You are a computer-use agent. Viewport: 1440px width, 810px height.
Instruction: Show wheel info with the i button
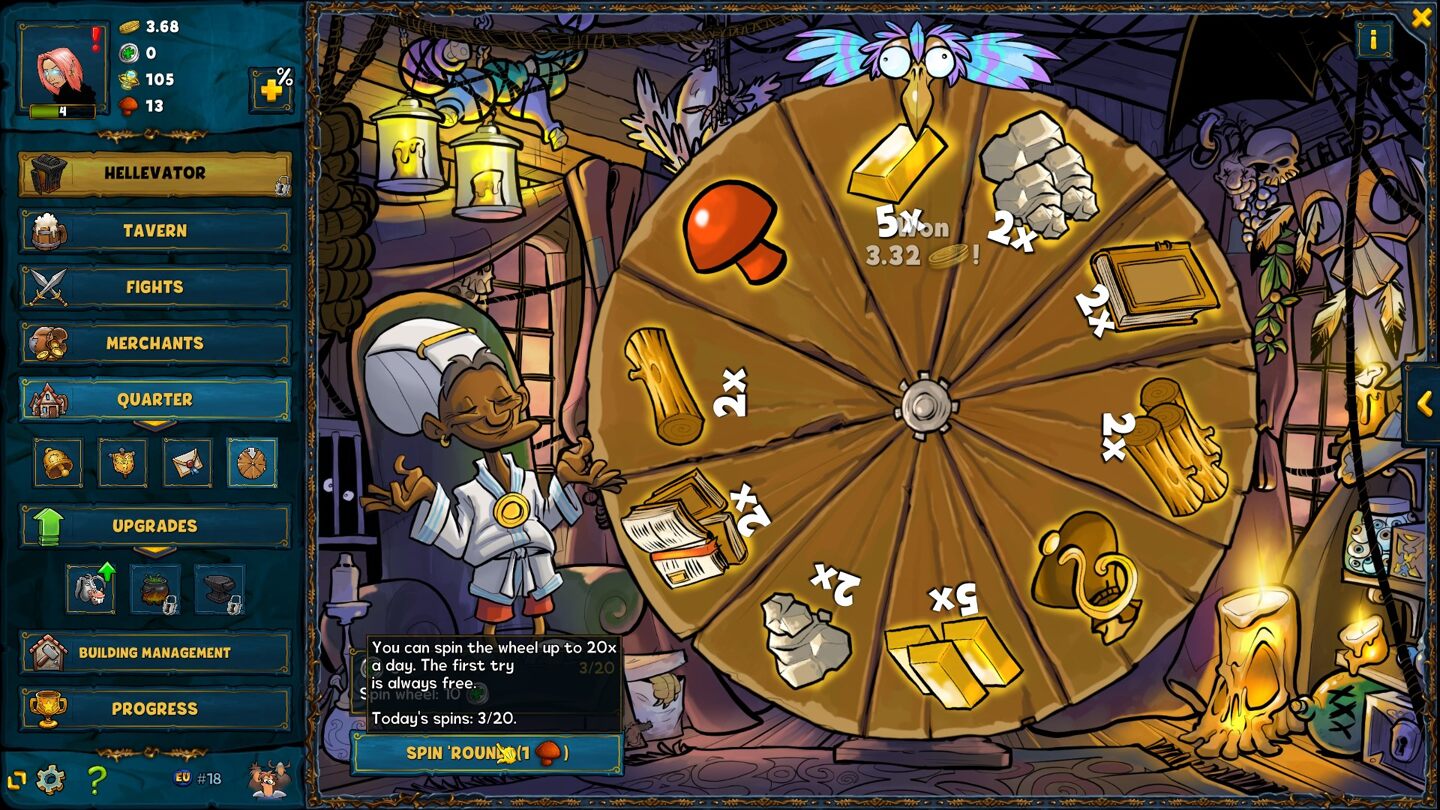click(x=1373, y=40)
